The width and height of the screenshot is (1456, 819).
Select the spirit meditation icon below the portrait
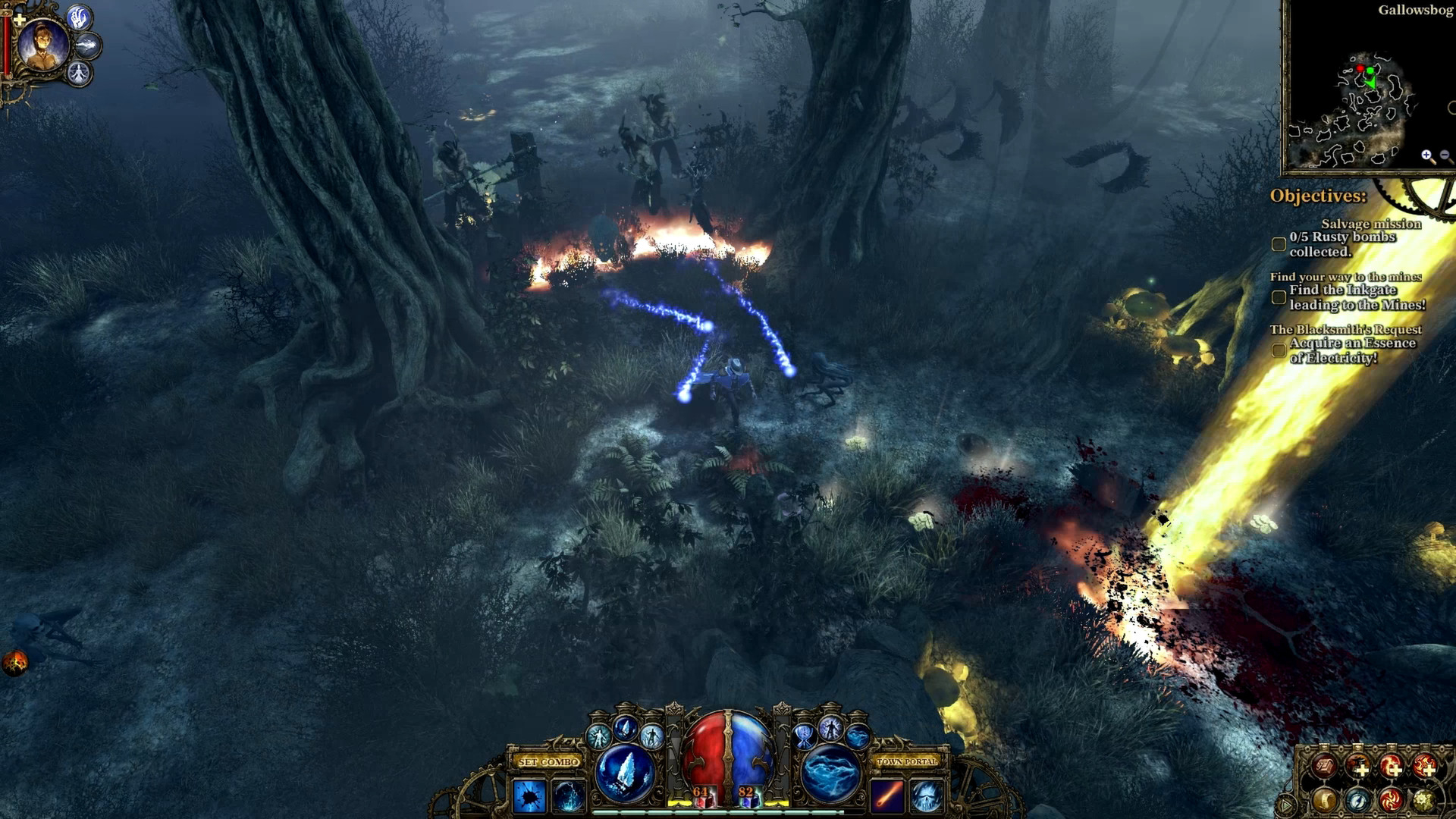(x=80, y=72)
